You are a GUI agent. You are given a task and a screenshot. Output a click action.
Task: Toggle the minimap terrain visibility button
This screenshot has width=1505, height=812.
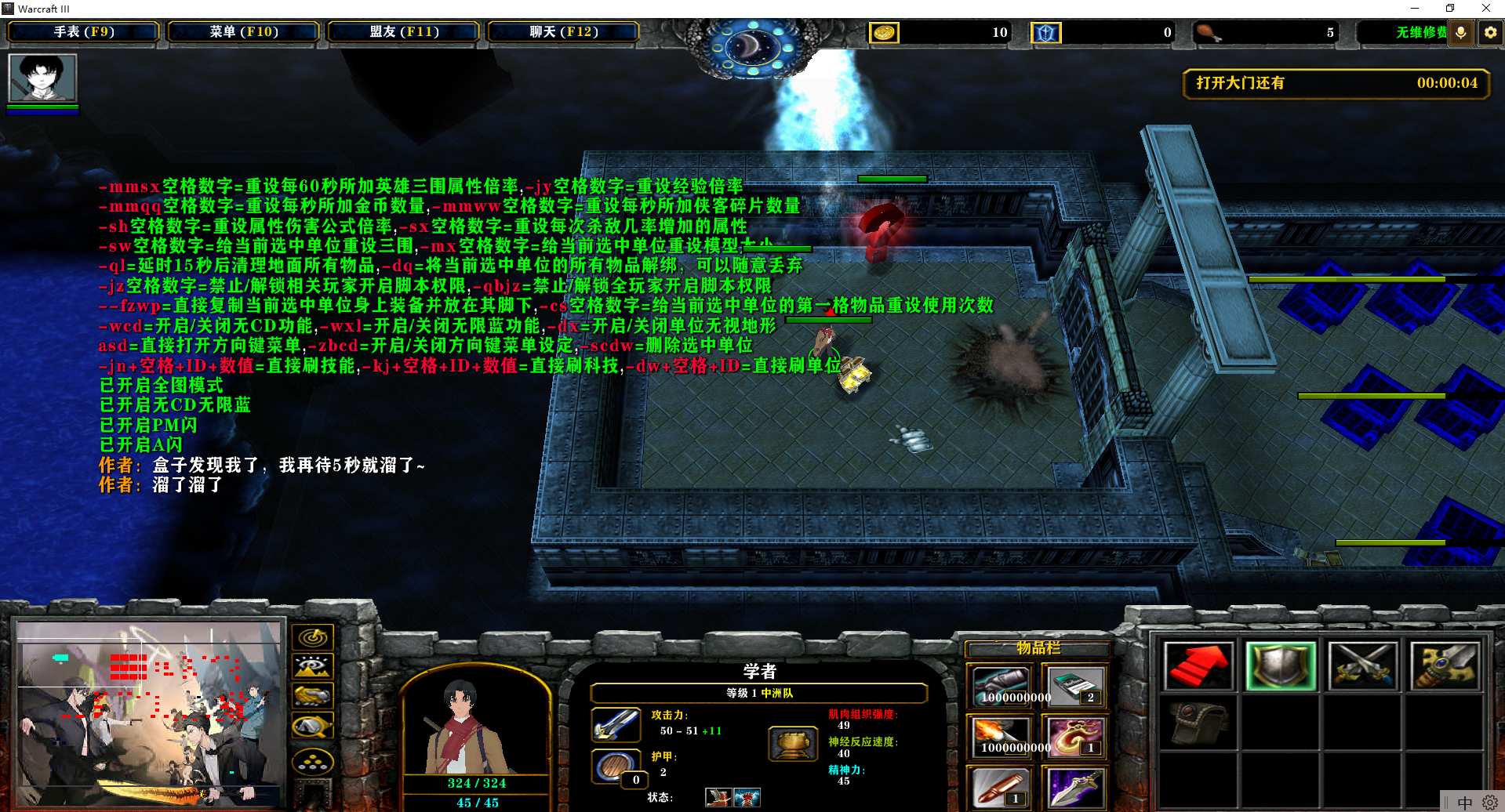pos(313,667)
